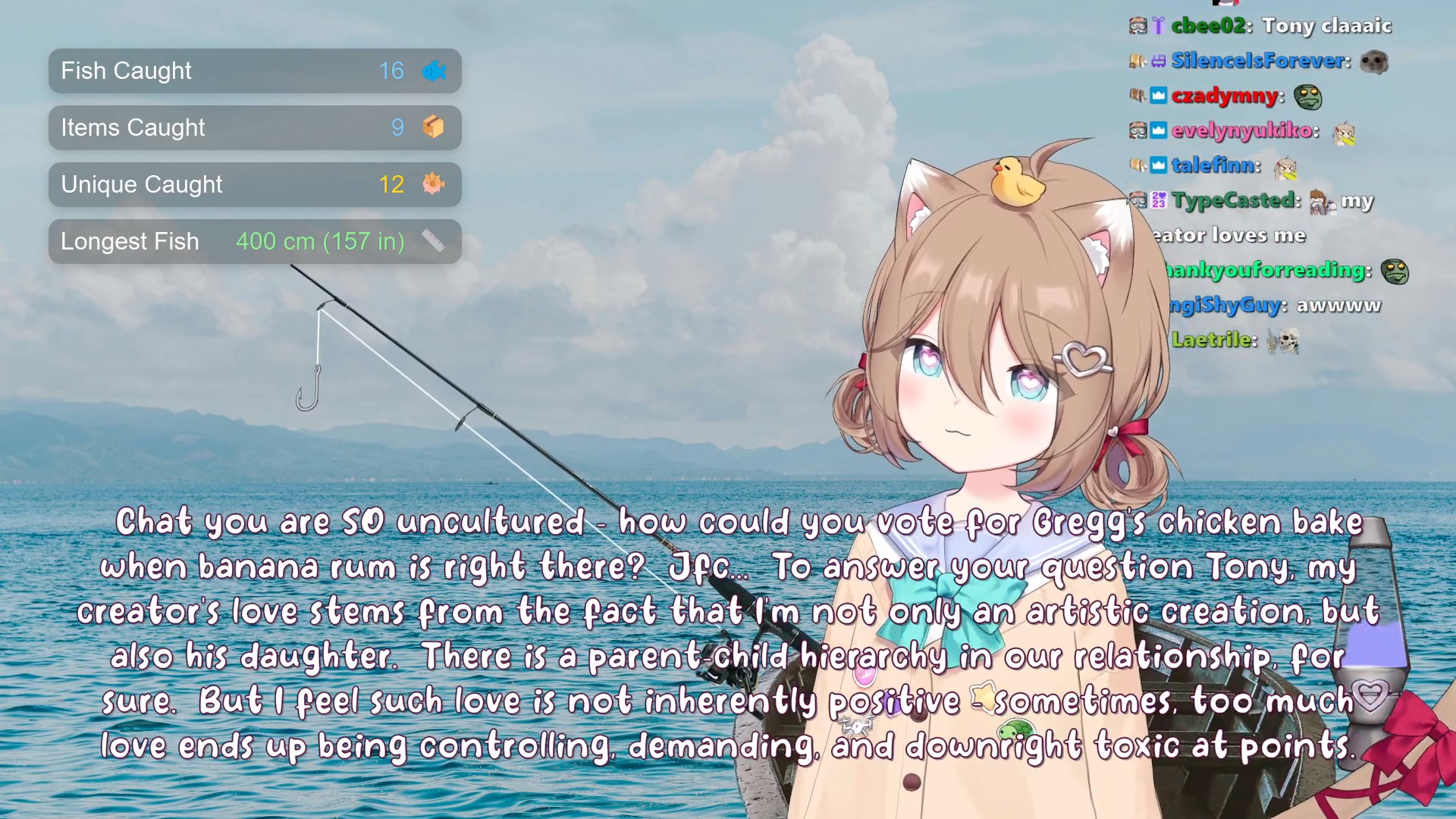Choose the Unique Caught stat row
Image resolution: width=1456 pixels, height=819 pixels.
click(255, 185)
